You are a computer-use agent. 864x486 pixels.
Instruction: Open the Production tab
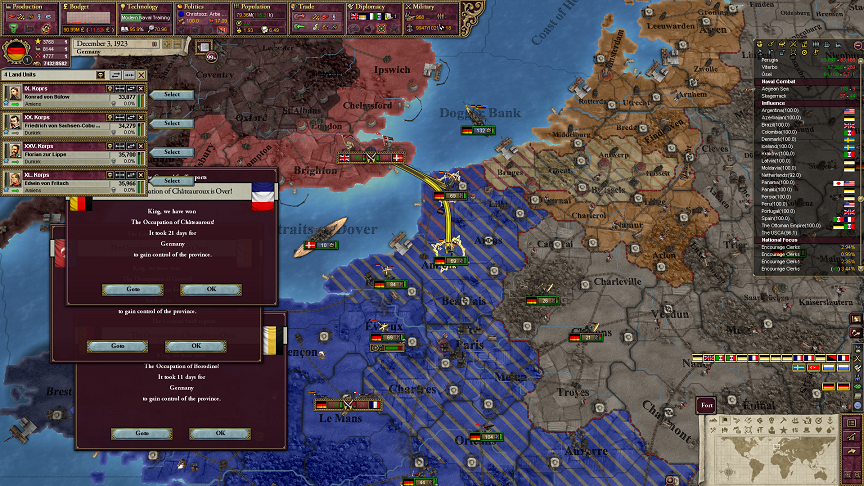tap(30, 6)
